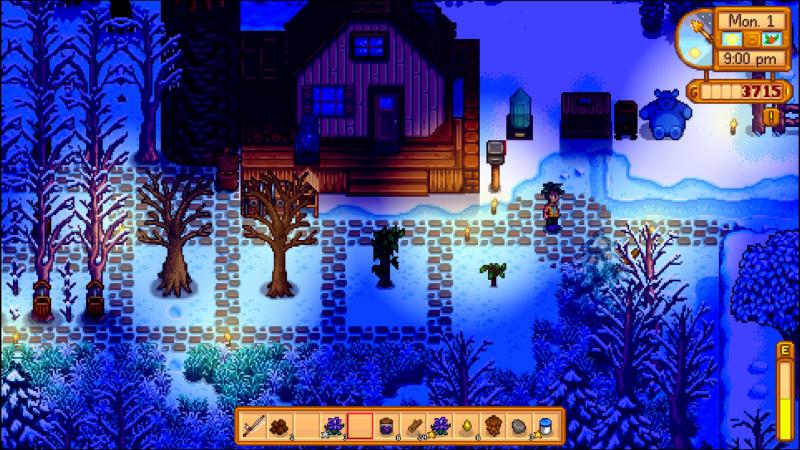Select the yellow sap drop slot
800x450 pixels.
pyautogui.click(x=465, y=424)
